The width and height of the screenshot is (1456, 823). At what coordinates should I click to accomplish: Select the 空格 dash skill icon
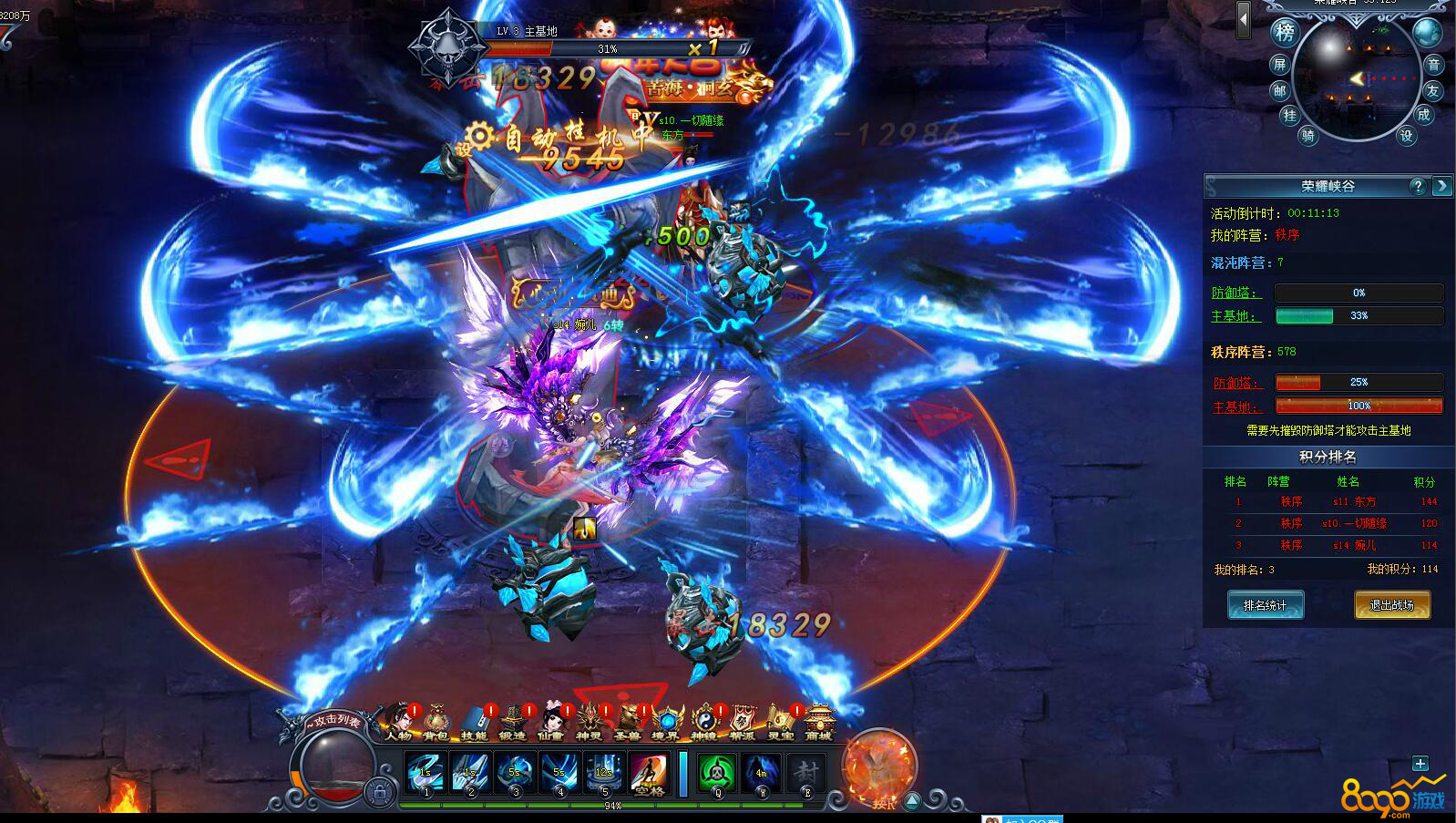tap(649, 774)
